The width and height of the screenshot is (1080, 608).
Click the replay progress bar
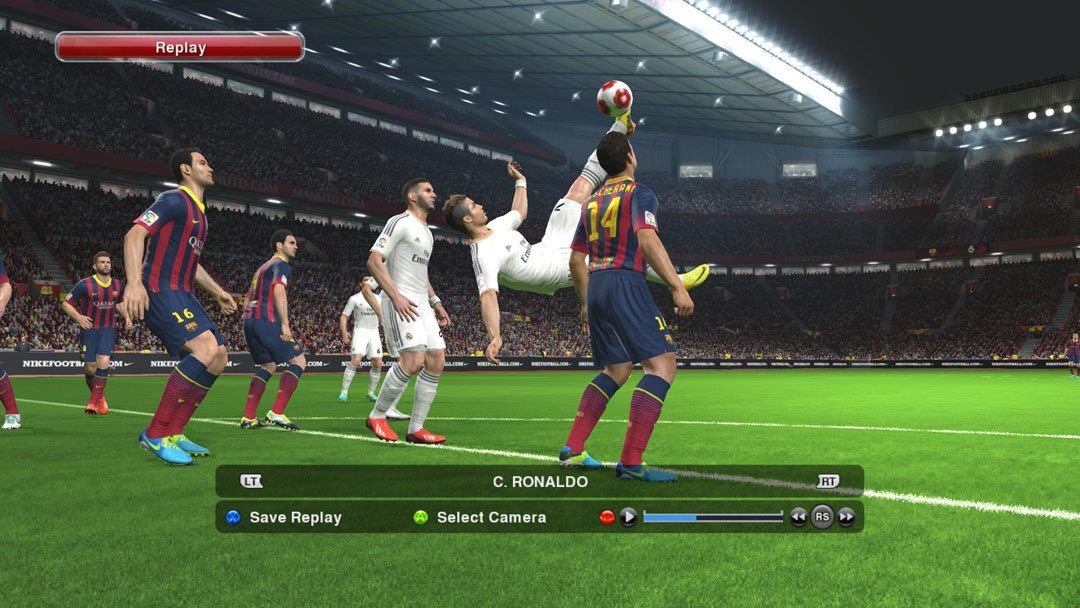coord(712,517)
